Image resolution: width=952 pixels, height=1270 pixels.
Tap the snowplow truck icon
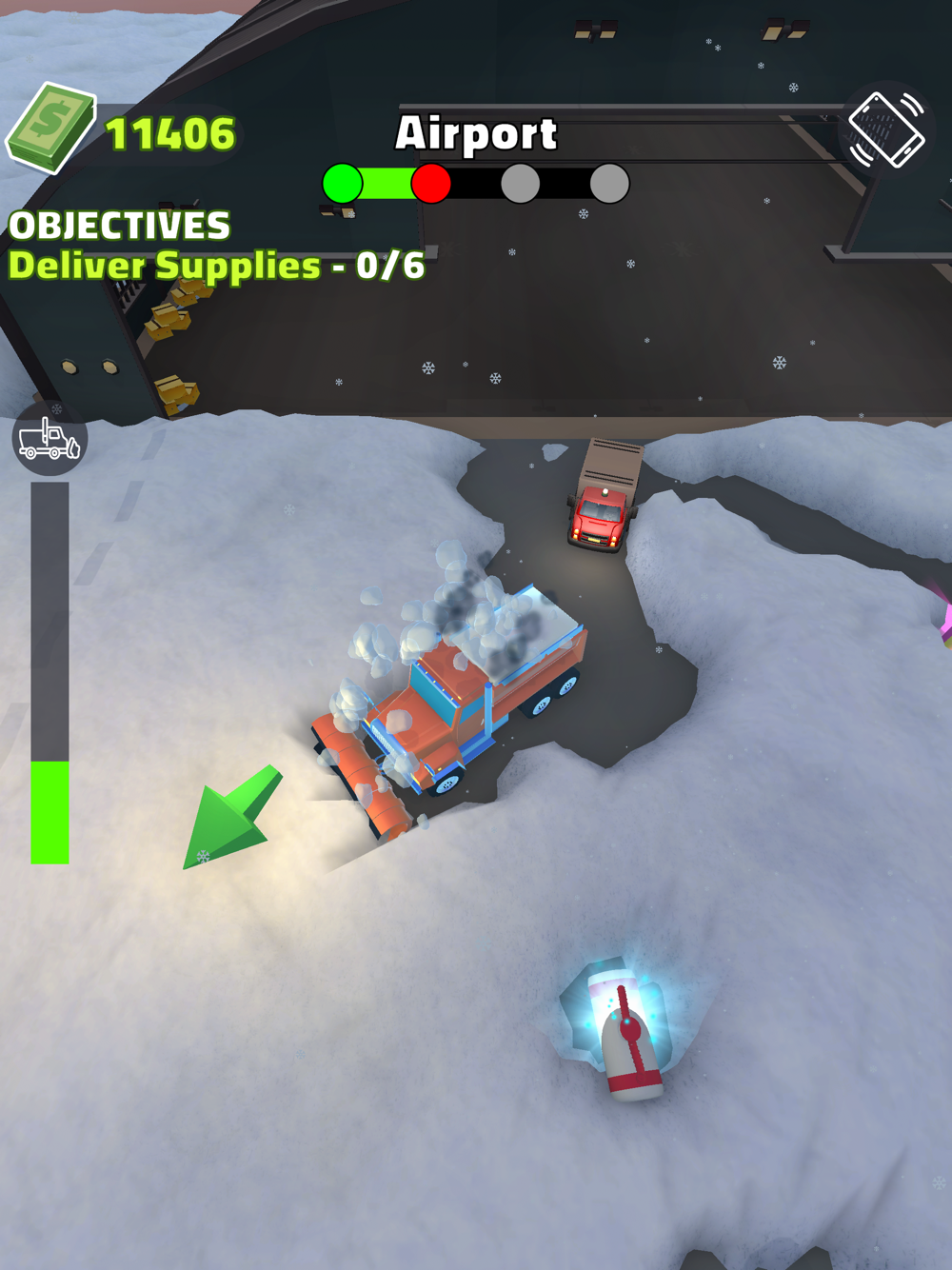[x=50, y=439]
